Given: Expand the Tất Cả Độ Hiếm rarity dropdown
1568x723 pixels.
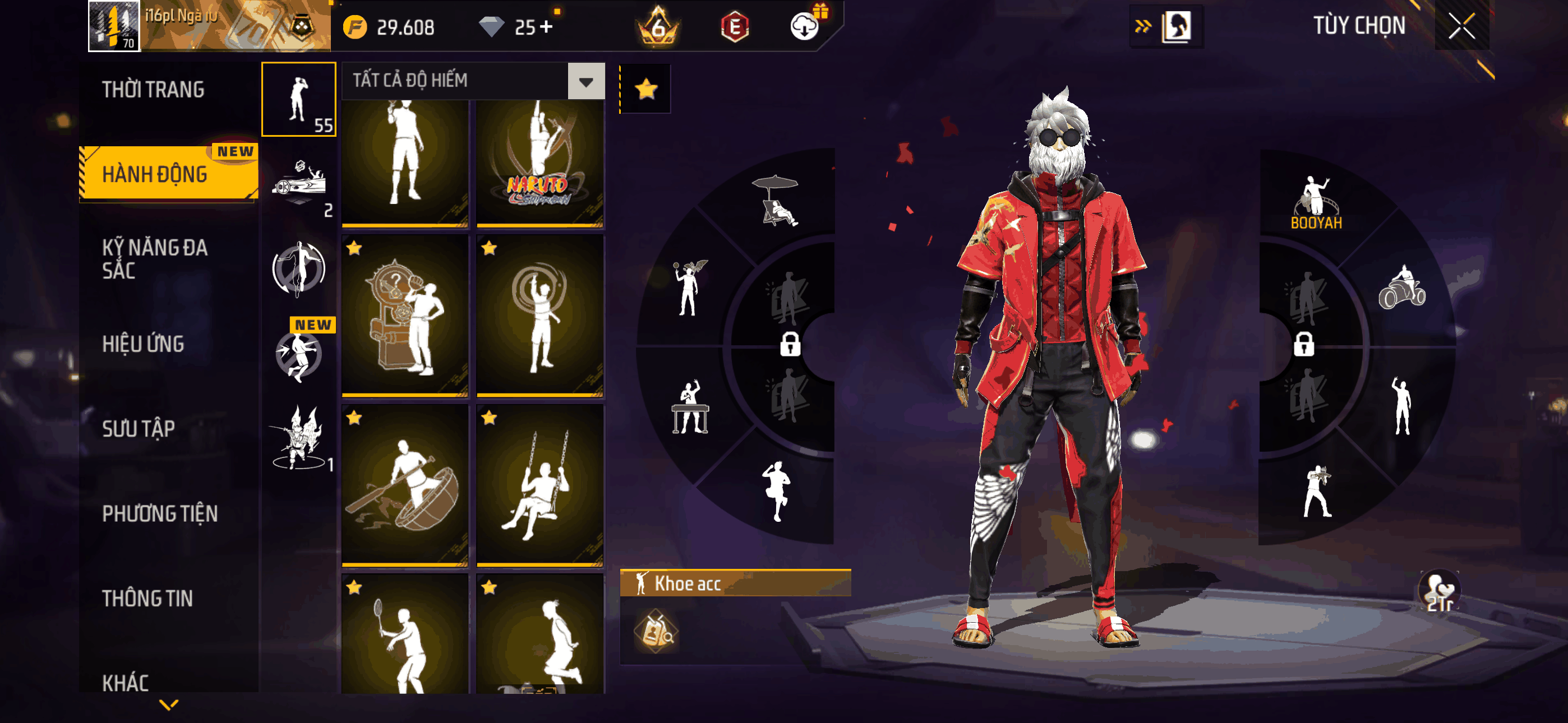Looking at the screenshot, I should tap(585, 81).
